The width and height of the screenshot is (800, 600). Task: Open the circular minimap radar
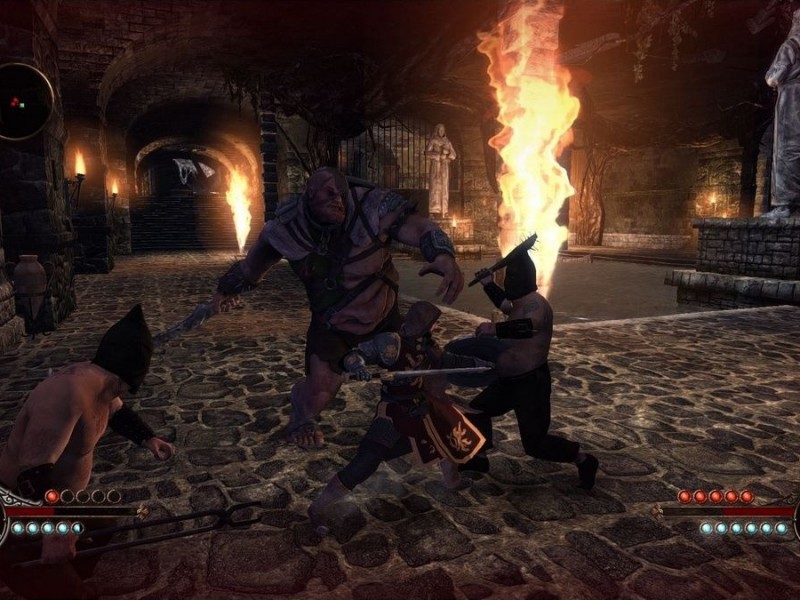pos(22,101)
